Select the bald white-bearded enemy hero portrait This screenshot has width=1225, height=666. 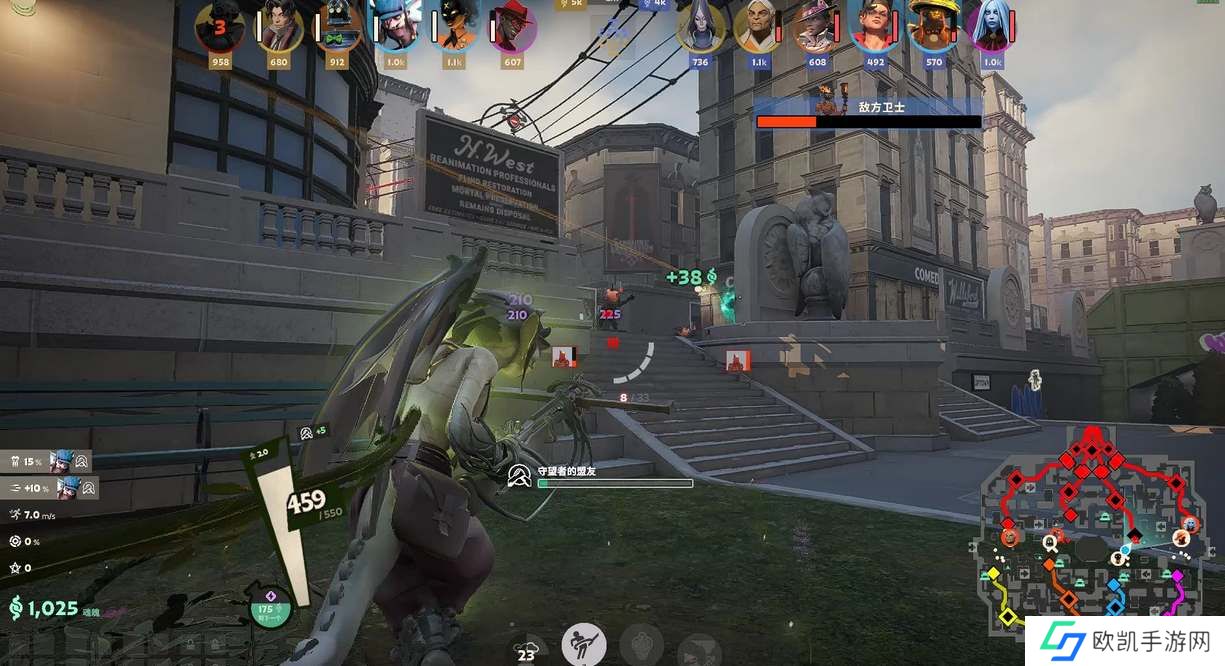click(x=759, y=27)
